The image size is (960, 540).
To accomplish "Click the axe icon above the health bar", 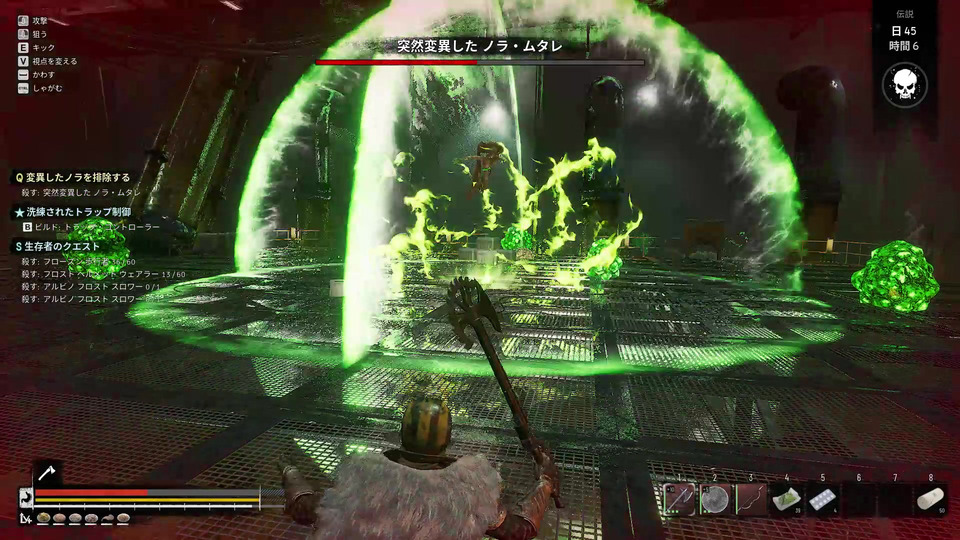I will click(x=47, y=473).
